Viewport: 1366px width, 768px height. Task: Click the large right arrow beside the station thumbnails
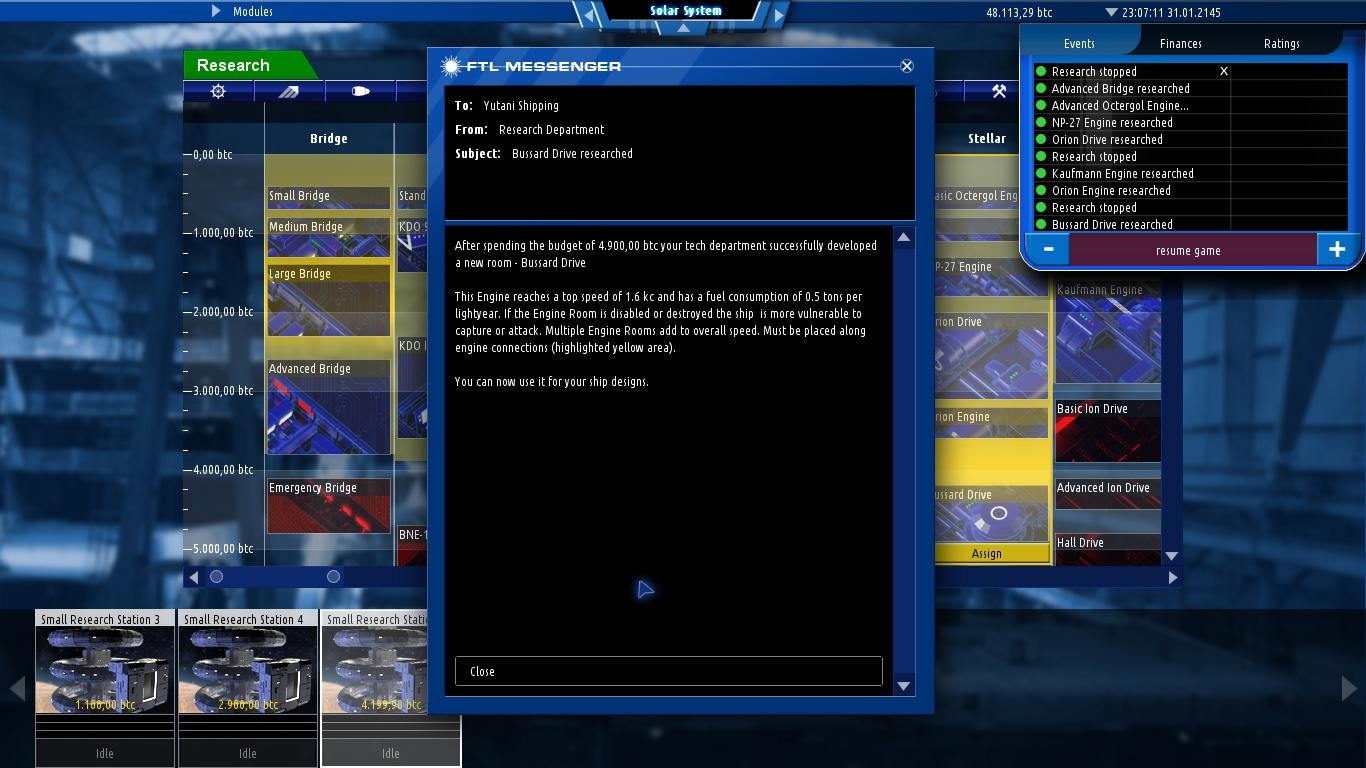(1348, 686)
